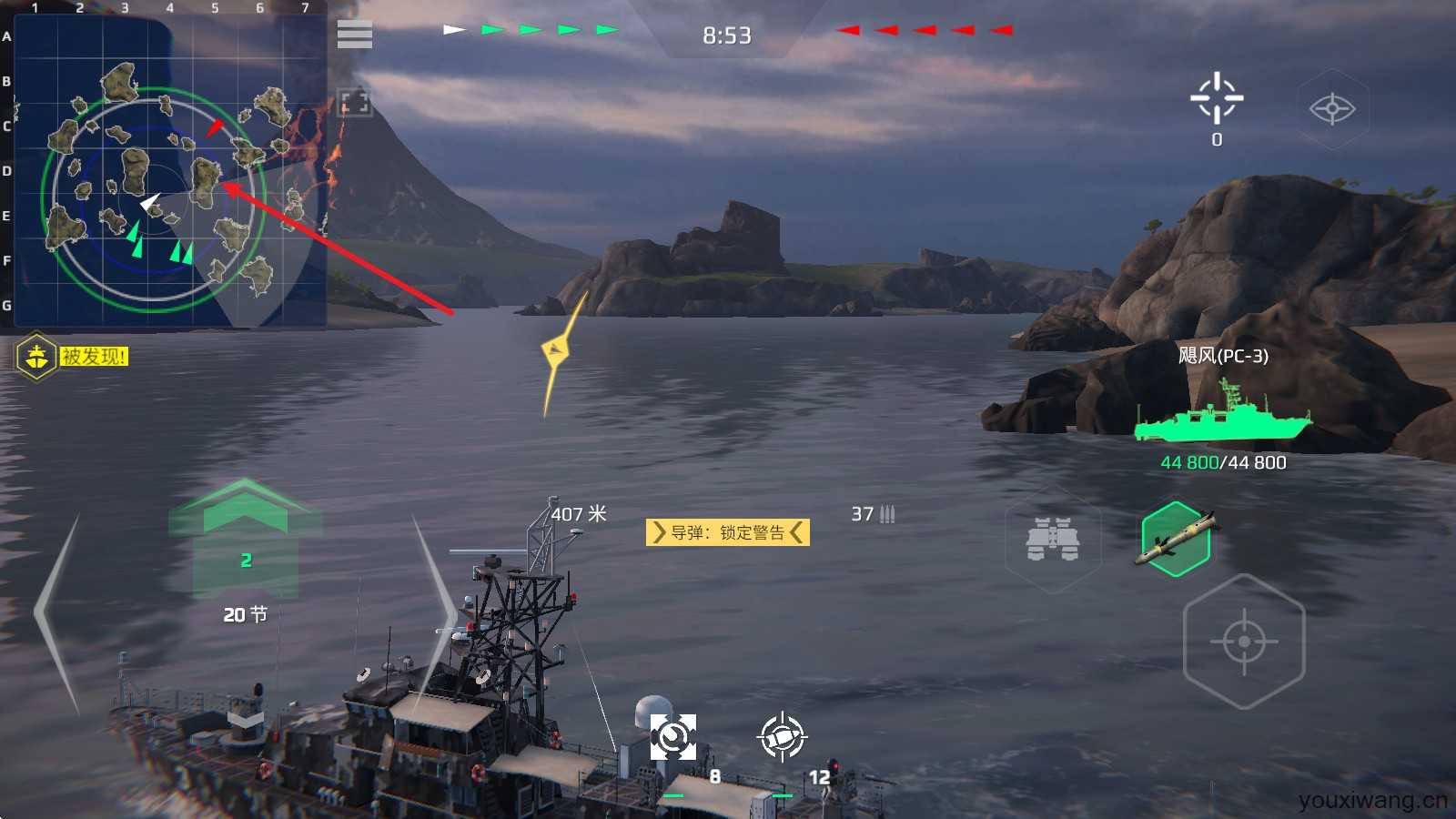
Task: Activate the eye-shaped view hexagon button
Action: pos(1331,109)
